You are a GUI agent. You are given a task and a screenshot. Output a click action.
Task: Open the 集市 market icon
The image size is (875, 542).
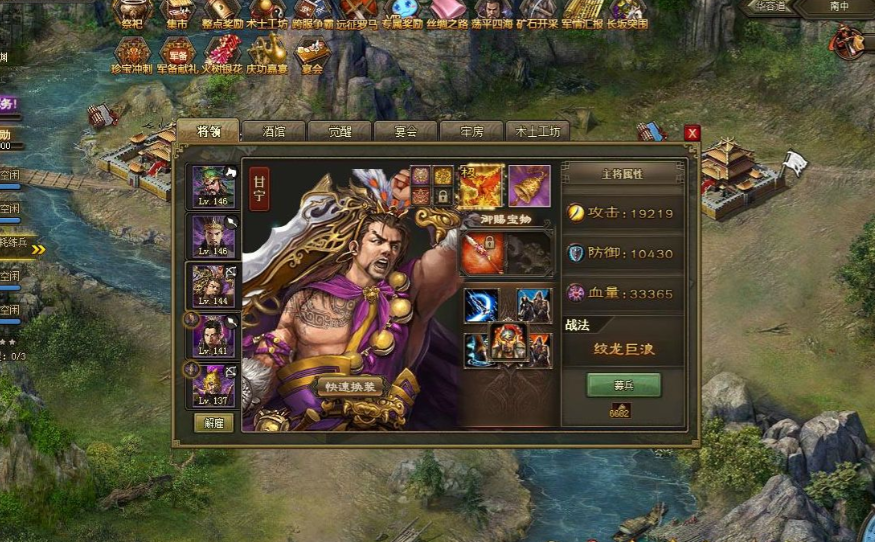pyautogui.click(x=178, y=12)
